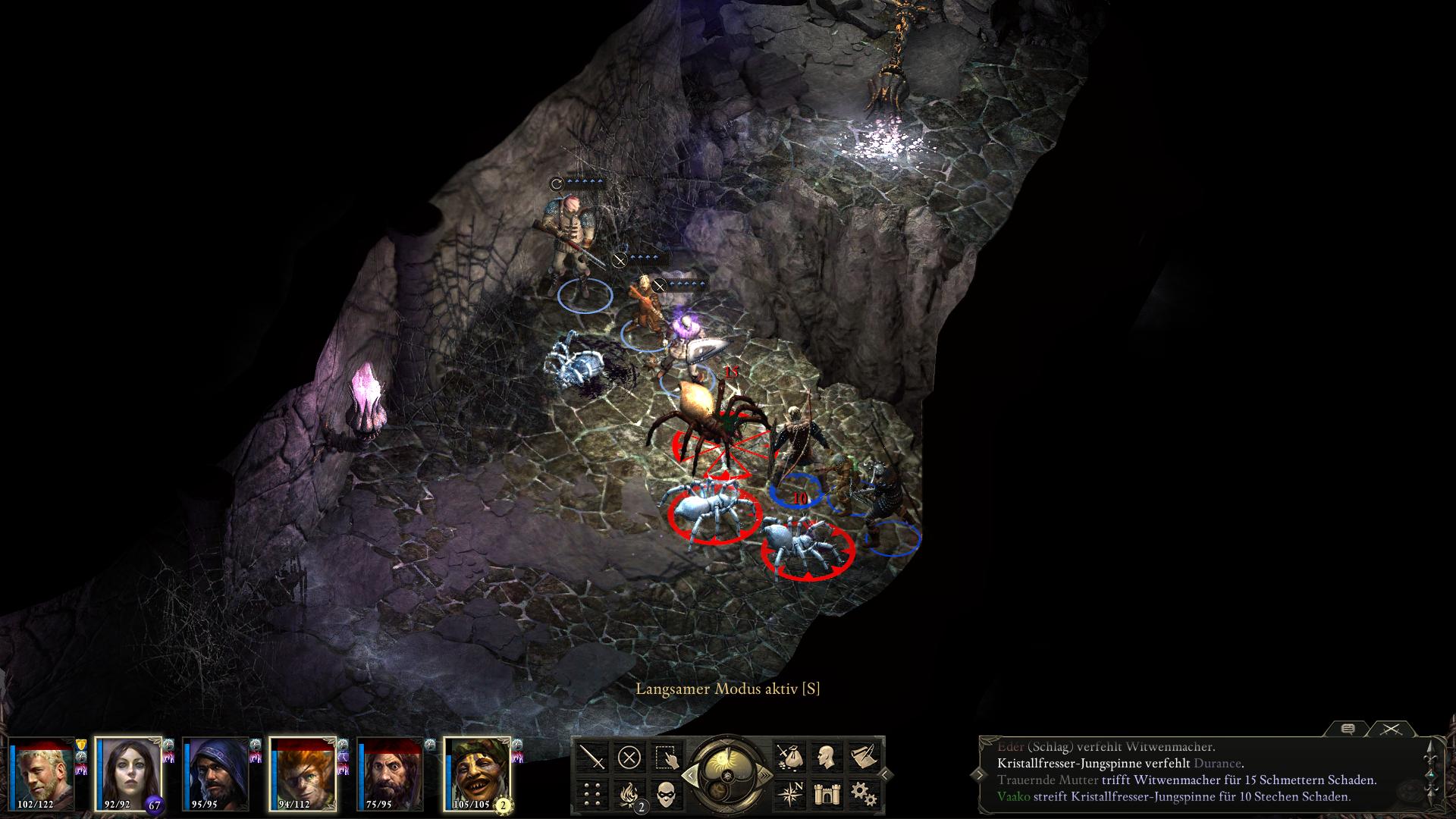Pick the wild-eyed bearded man portrait
The height and width of the screenshot is (819, 1456).
[x=390, y=772]
